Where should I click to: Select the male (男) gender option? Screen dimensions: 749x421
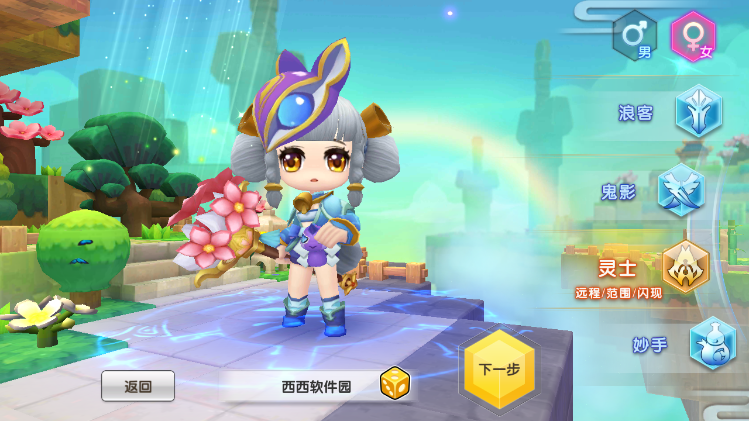(635, 36)
